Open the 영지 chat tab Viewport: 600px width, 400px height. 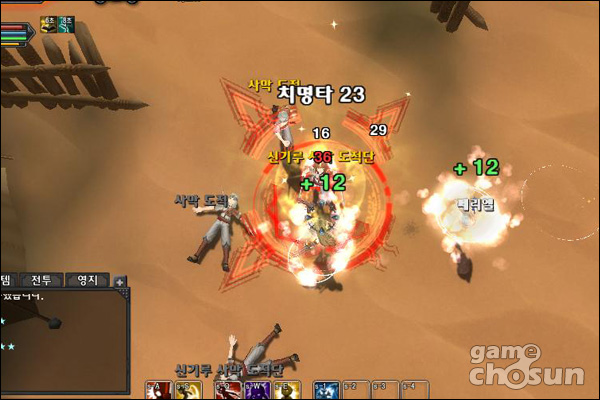87,281
